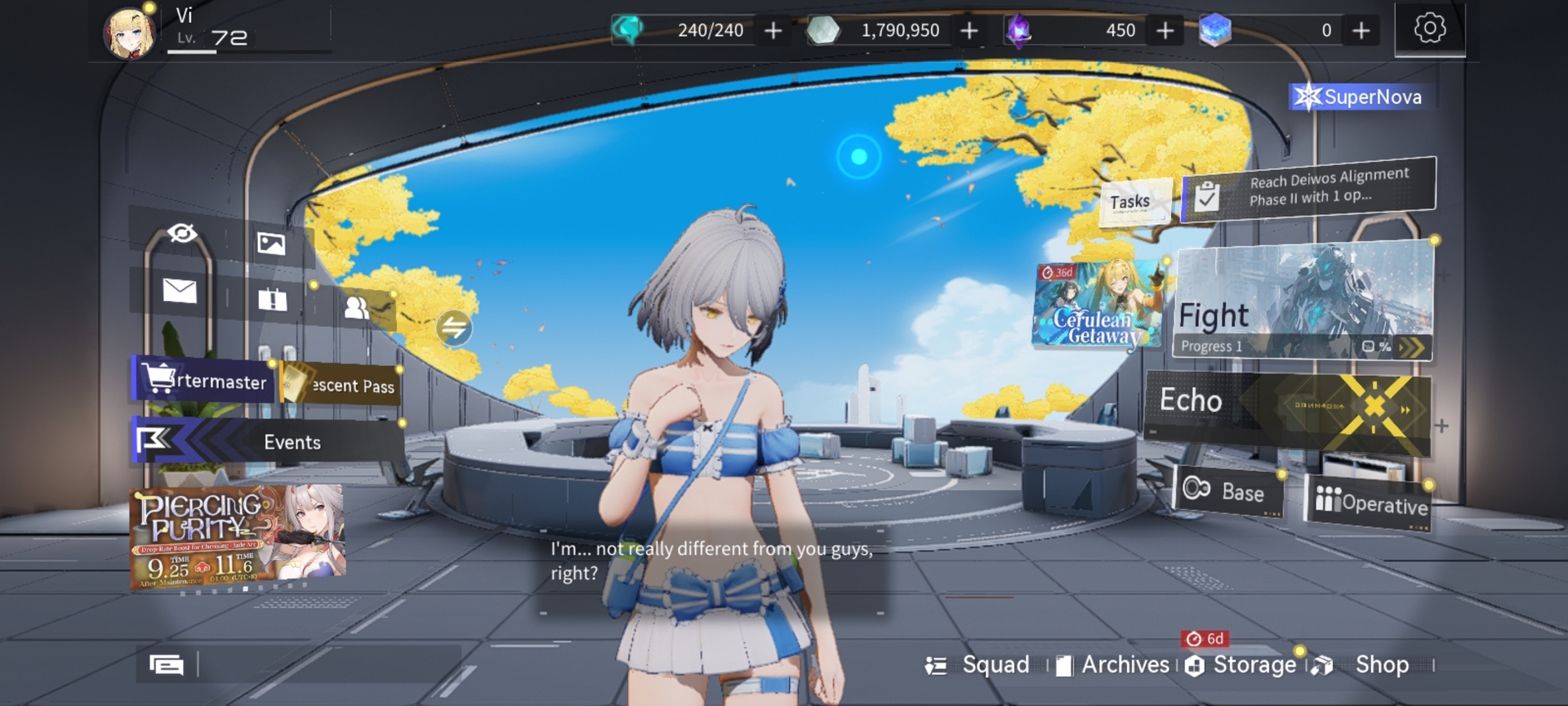This screenshot has width=1568, height=706.
Task: Open the chat box icon
Action: tap(167, 665)
